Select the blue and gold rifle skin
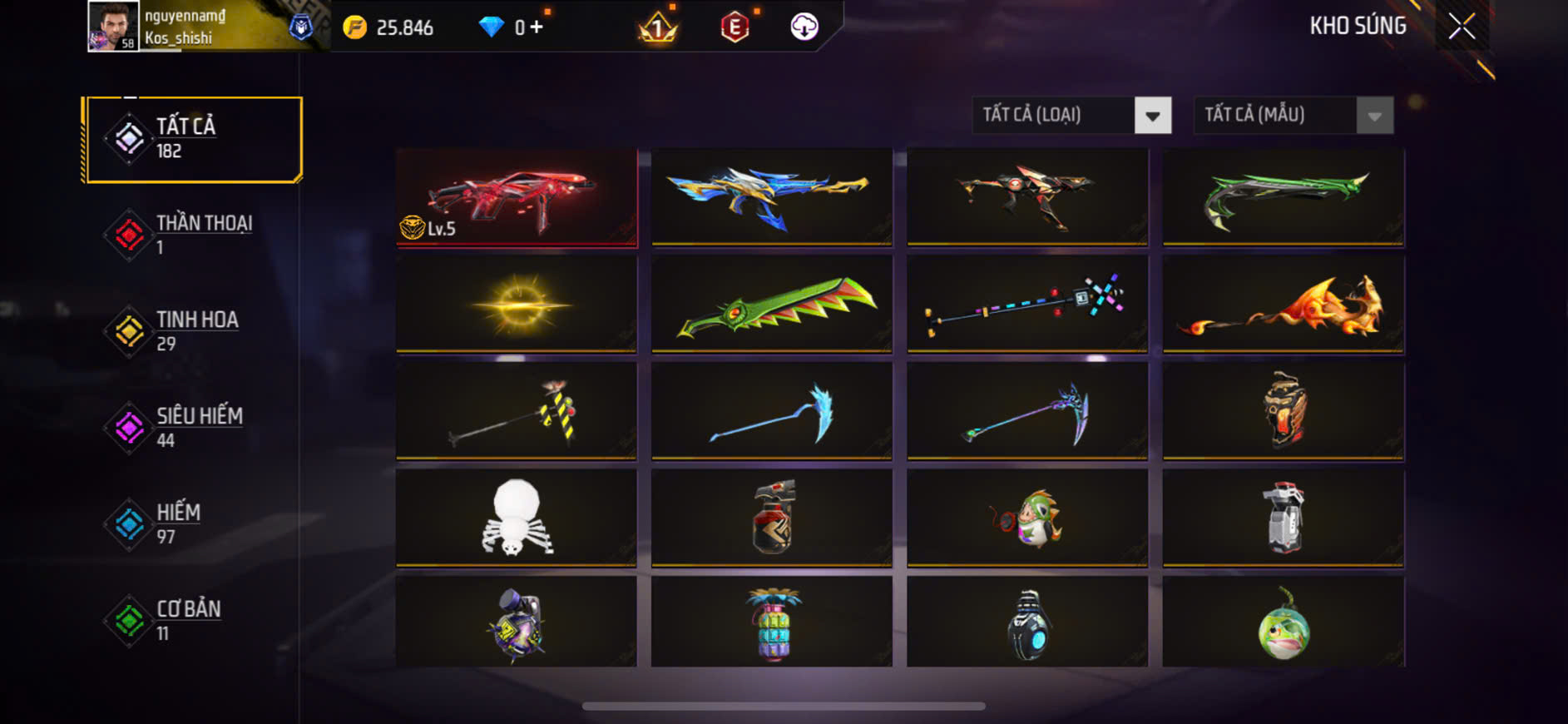This screenshot has width=1568, height=724. [772, 197]
